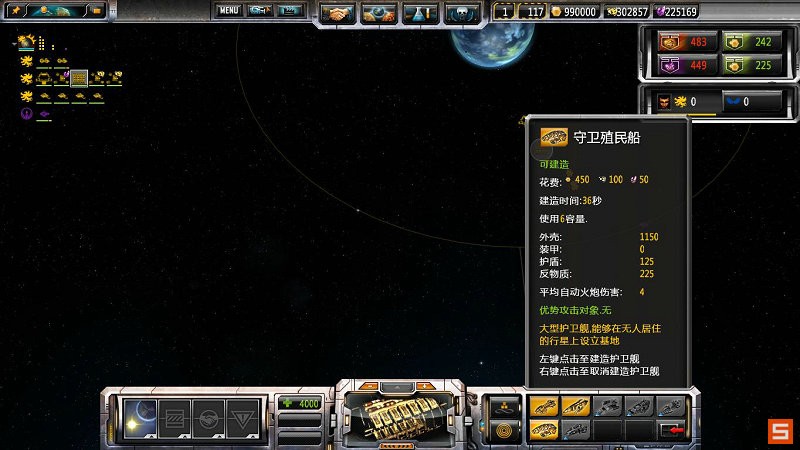Toggle the pin icon in top-left bar
Viewport: 800px width, 450px height.
pyautogui.click(x=15, y=11)
